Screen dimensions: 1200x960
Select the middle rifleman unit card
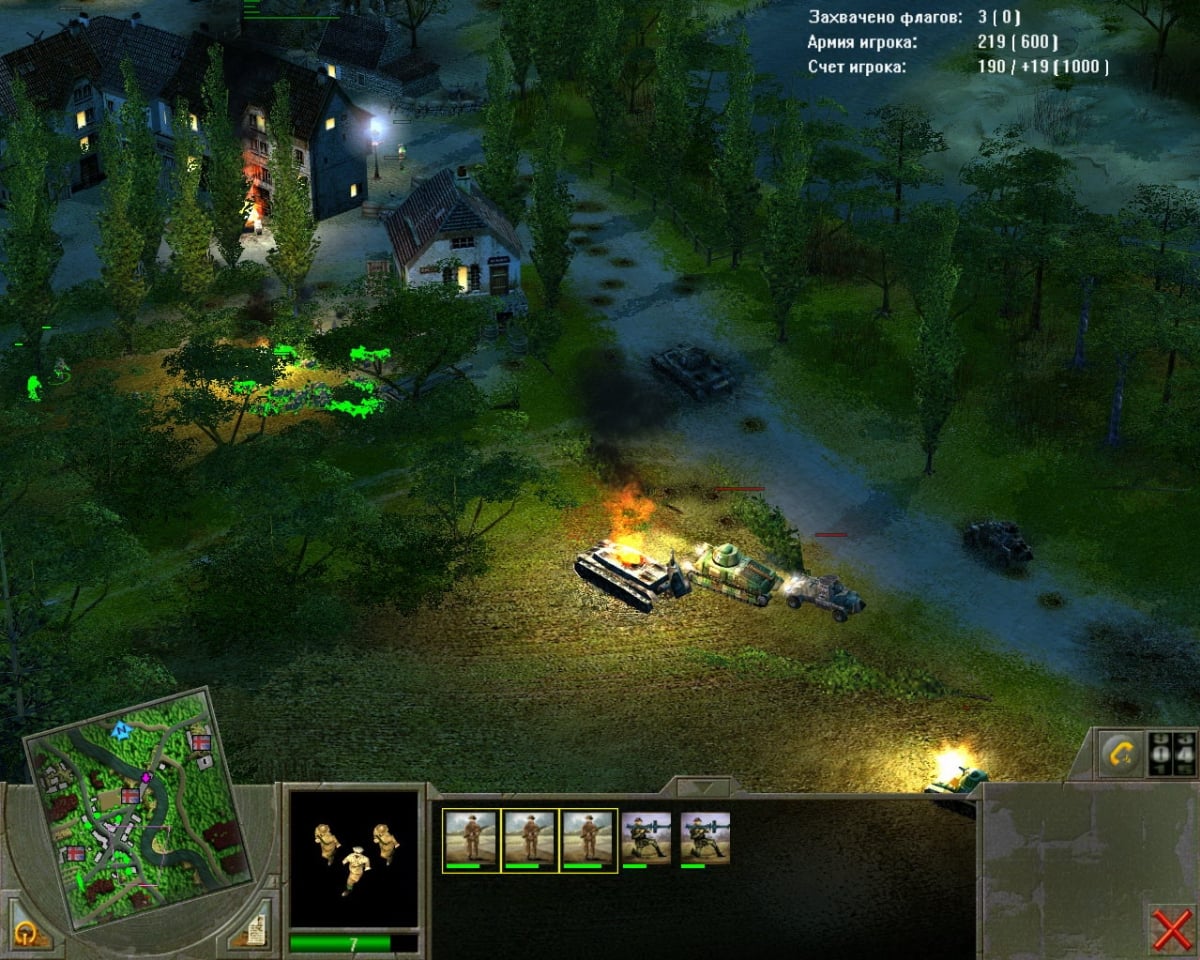530,840
